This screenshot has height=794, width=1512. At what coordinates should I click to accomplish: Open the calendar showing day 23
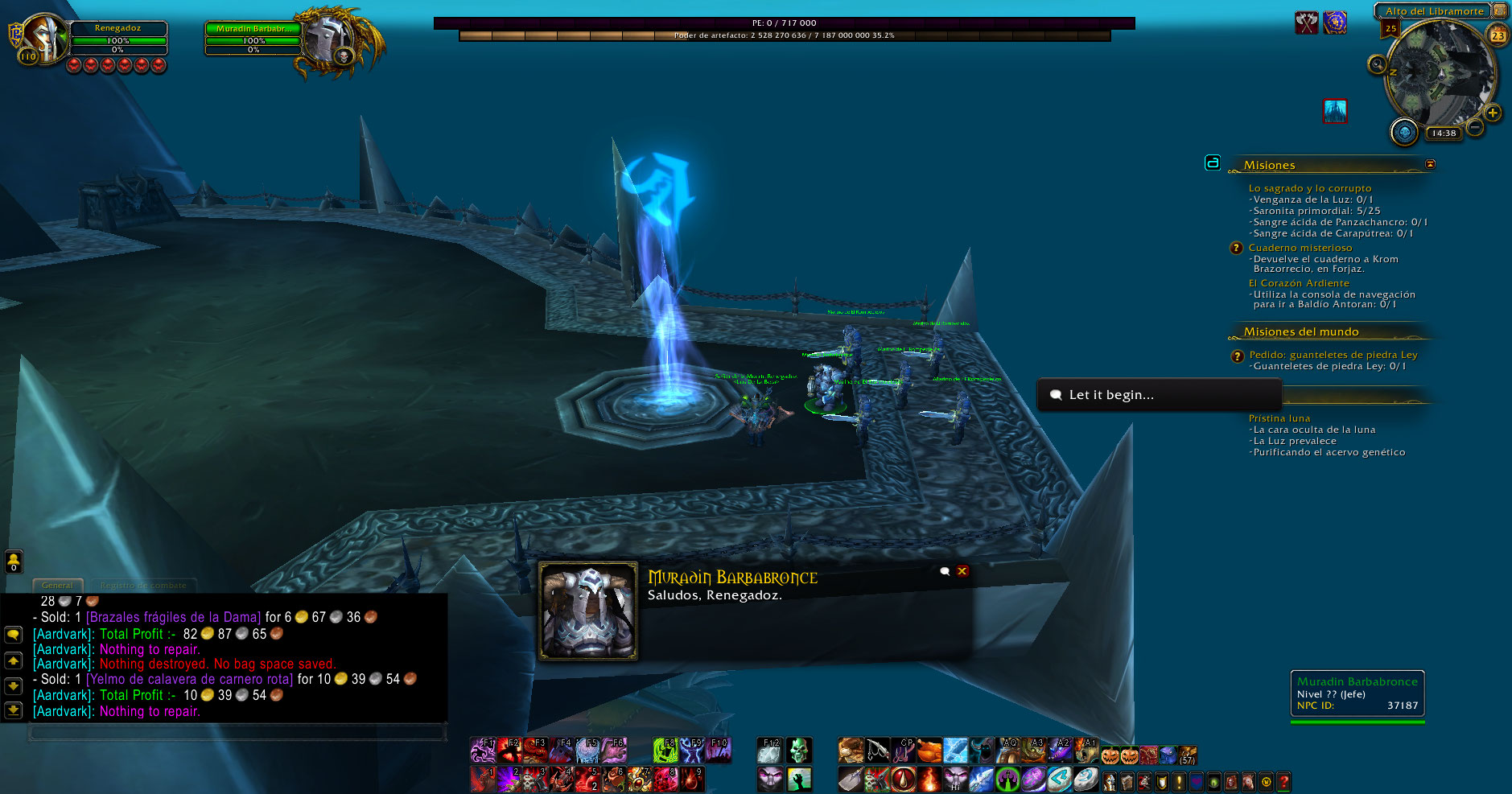pyautogui.click(x=1498, y=35)
